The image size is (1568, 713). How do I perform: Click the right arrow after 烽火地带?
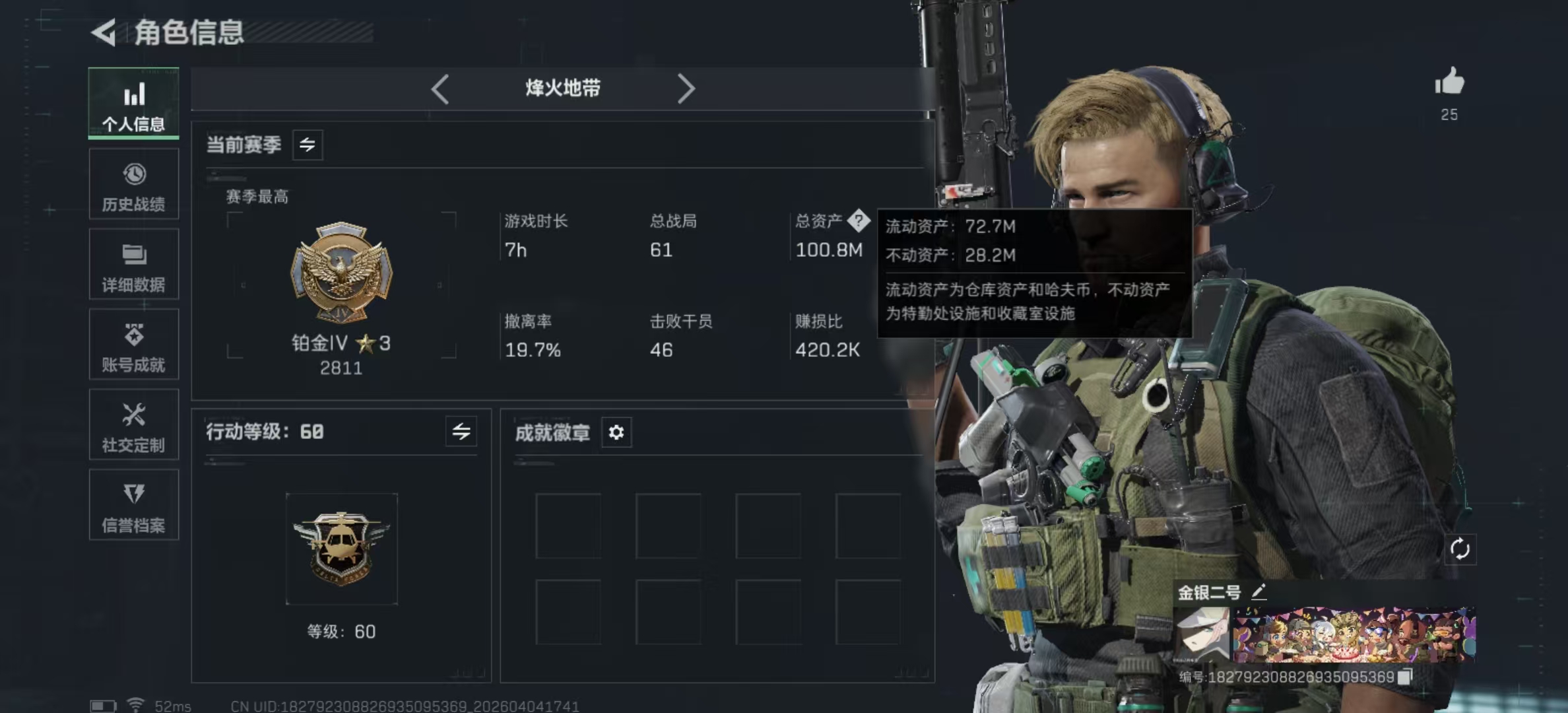coord(686,88)
